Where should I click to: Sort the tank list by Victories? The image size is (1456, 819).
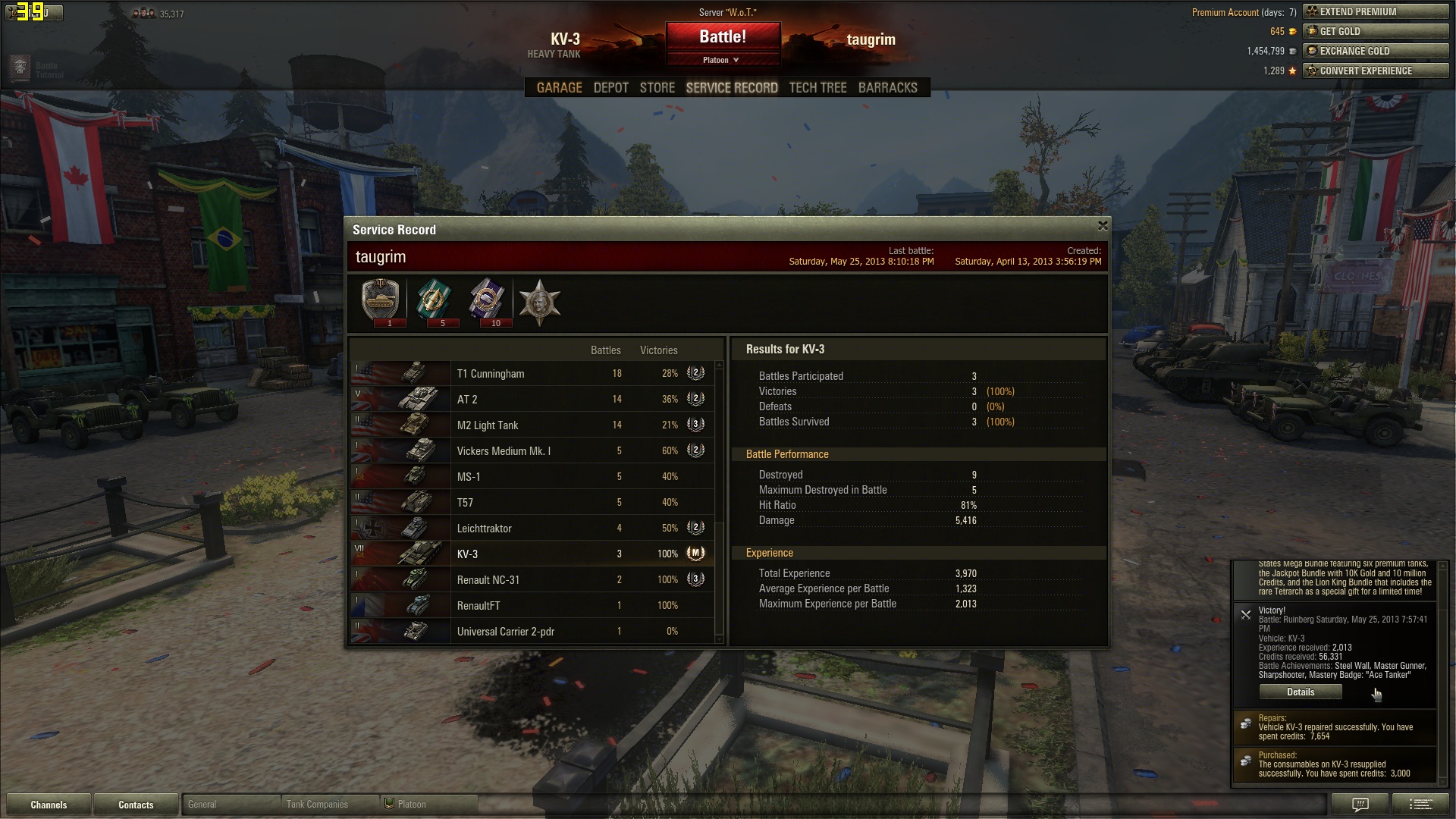pyautogui.click(x=658, y=350)
